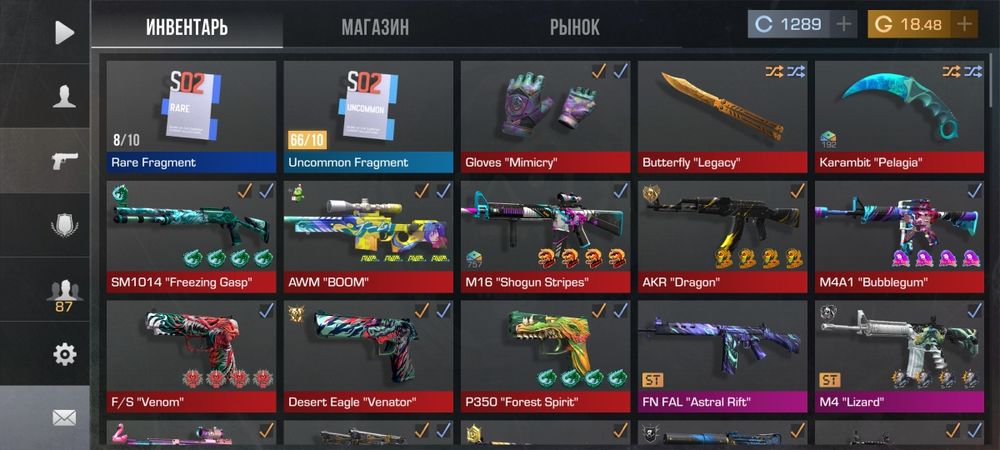This screenshot has width=1000, height=450.
Task: Choose the Uncommon Fragment item
Action: (367, 116)
